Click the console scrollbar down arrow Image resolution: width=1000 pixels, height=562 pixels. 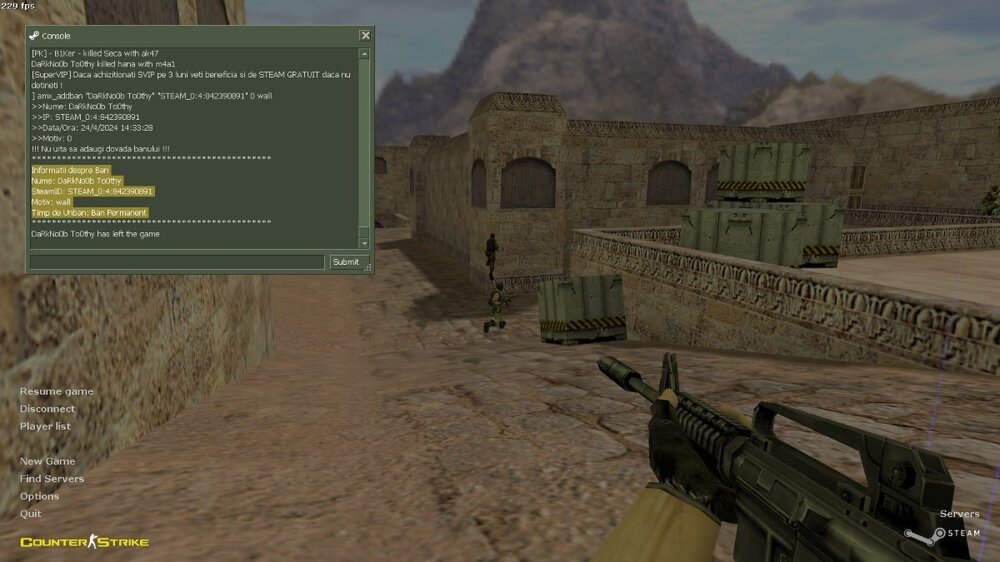pyautogui.click(x=364, y=243)
